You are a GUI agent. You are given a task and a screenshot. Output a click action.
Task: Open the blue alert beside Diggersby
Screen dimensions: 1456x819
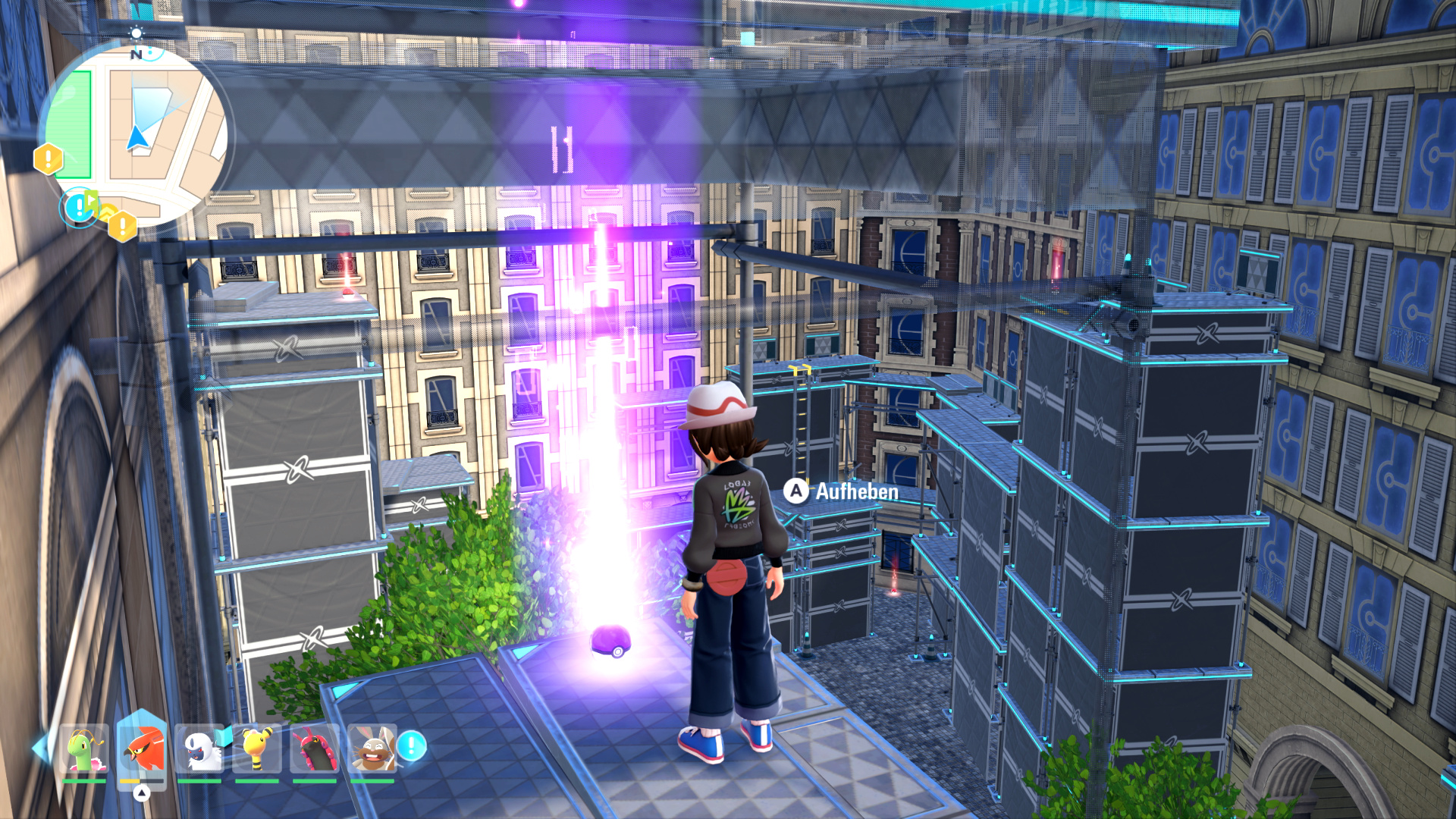[412, 745]
